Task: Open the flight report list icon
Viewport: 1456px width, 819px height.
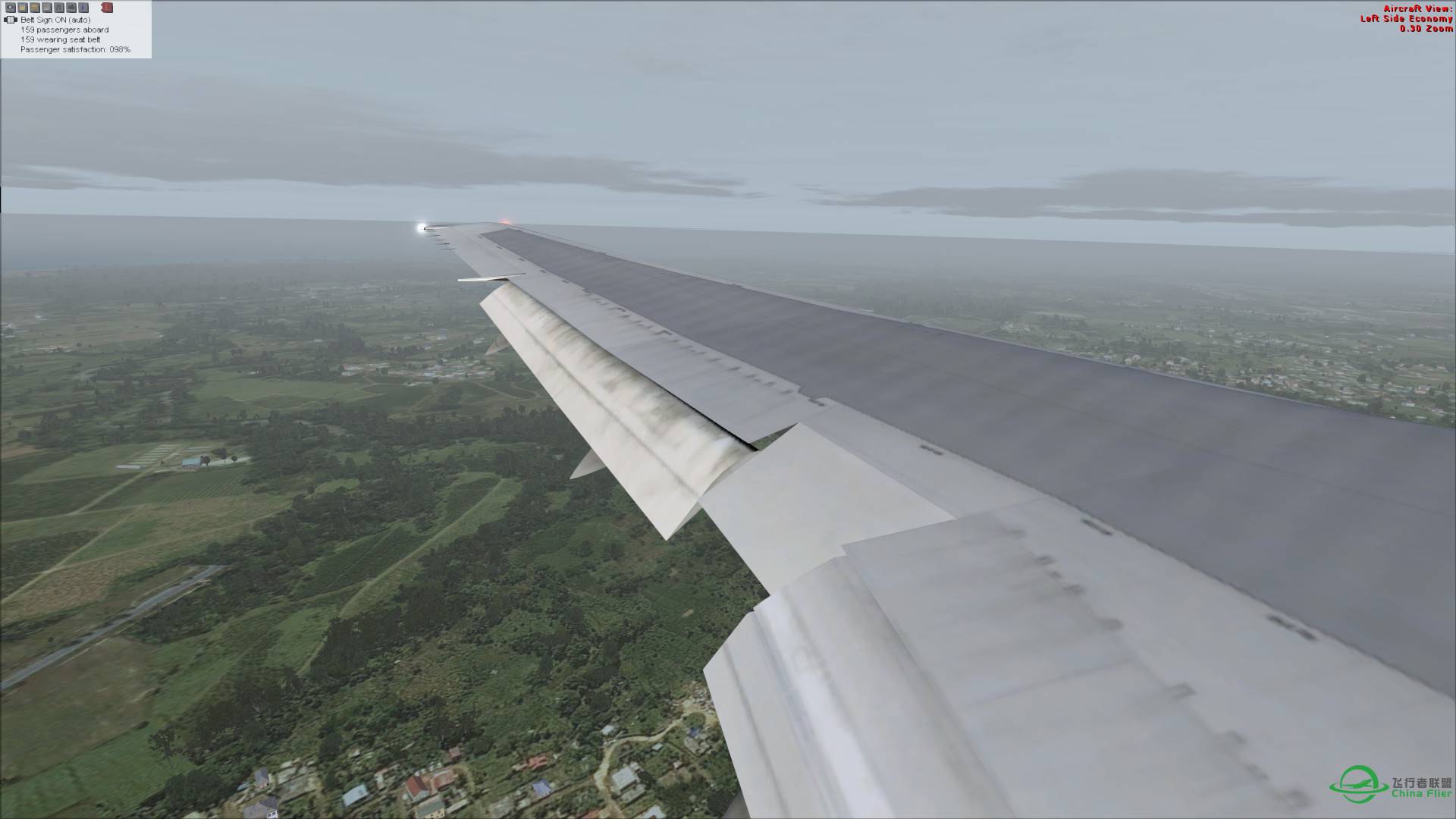Action: [x=46, y=8]
